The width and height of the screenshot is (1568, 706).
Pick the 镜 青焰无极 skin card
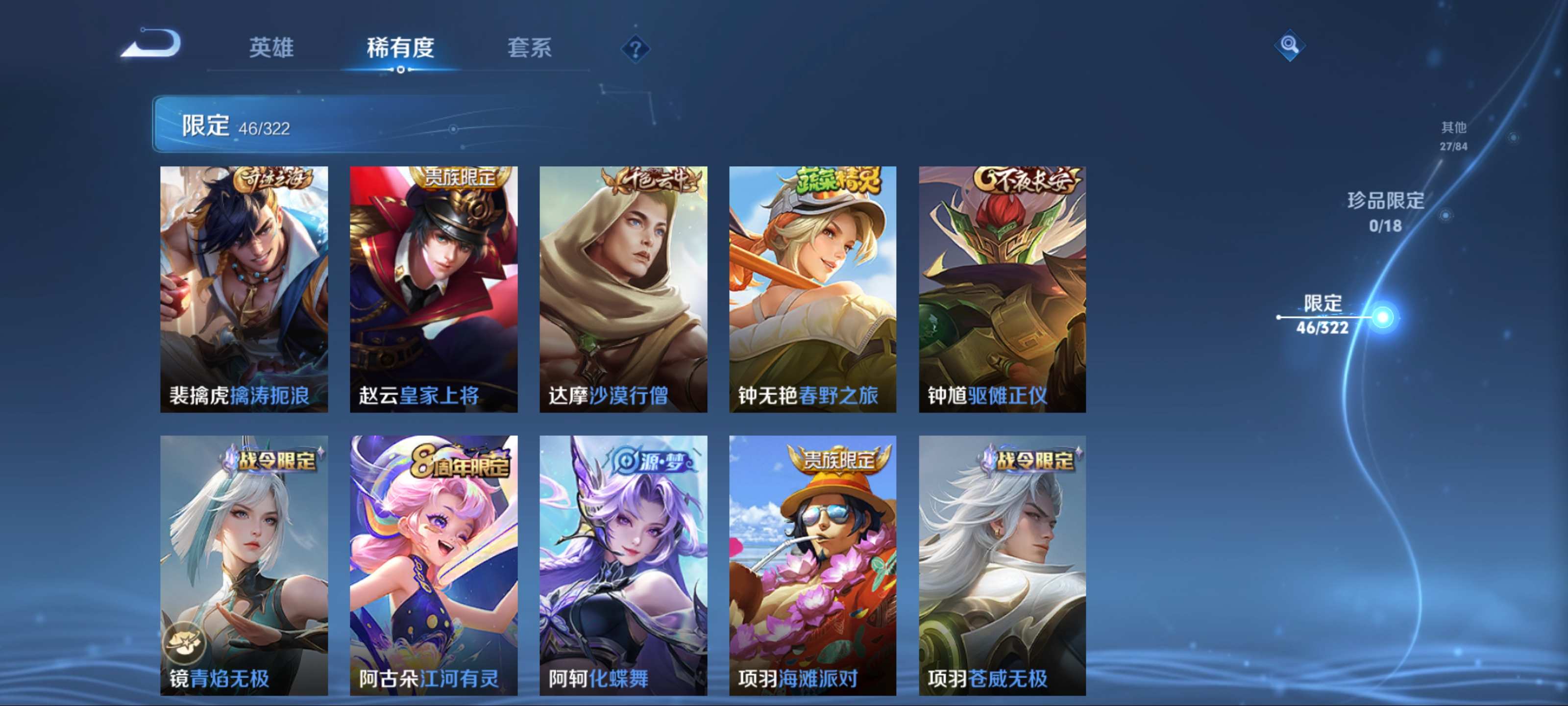(244, 565)
